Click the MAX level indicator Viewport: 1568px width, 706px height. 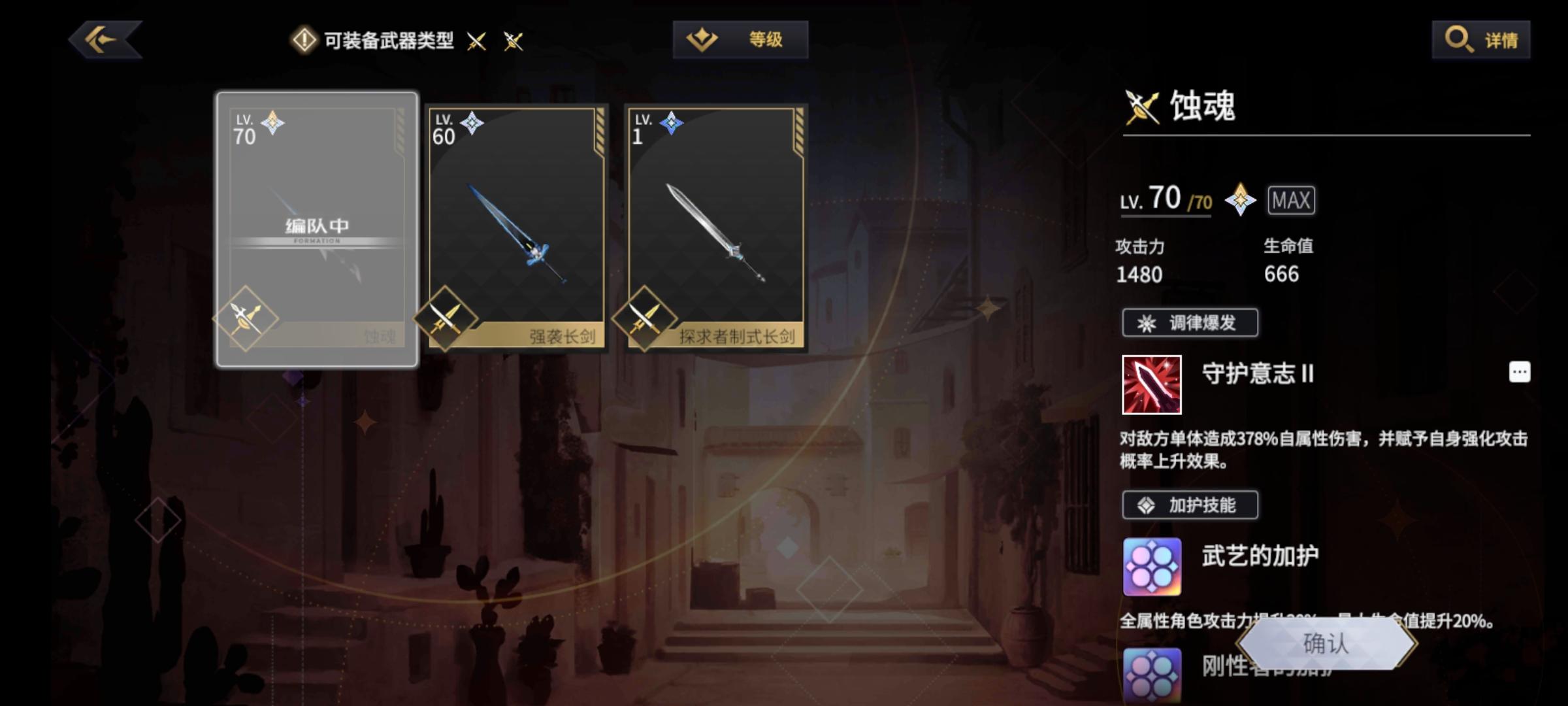[x=1292, y=201]
